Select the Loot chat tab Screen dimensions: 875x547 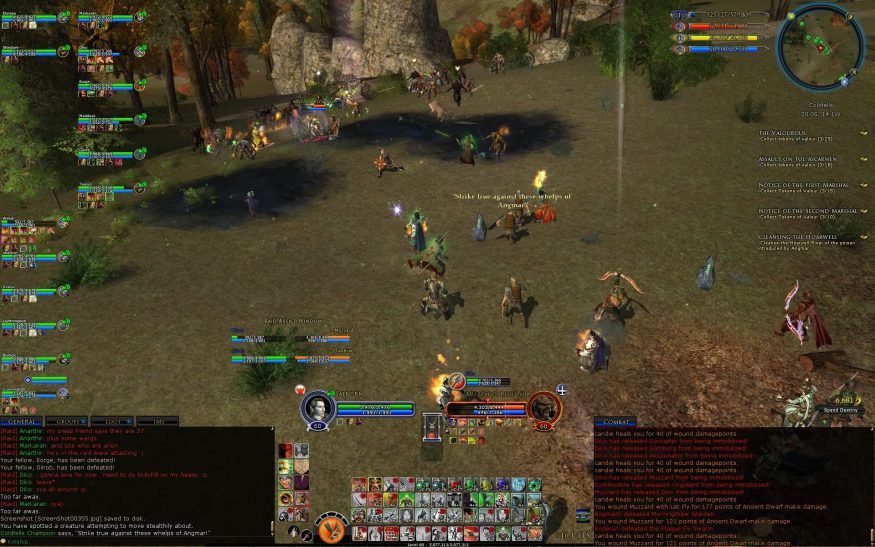113,422
